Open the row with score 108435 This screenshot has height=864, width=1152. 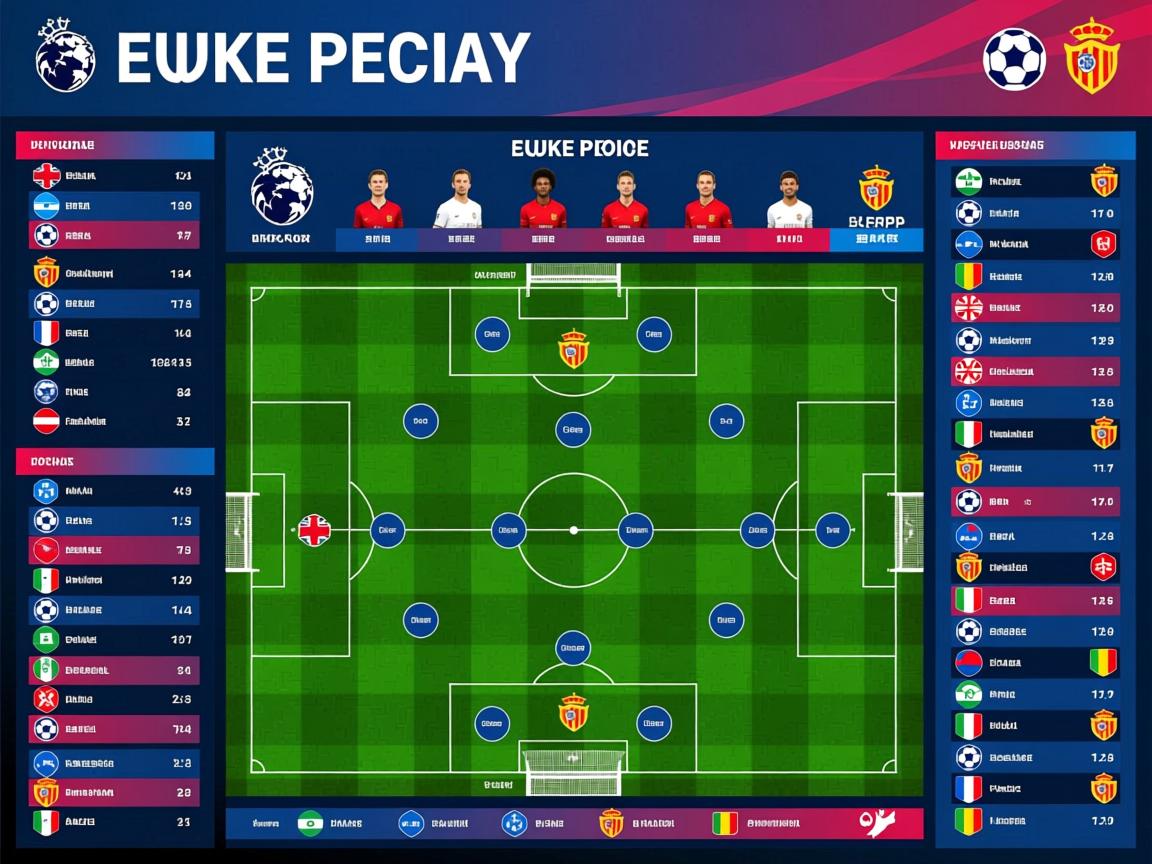pos(108,362)
